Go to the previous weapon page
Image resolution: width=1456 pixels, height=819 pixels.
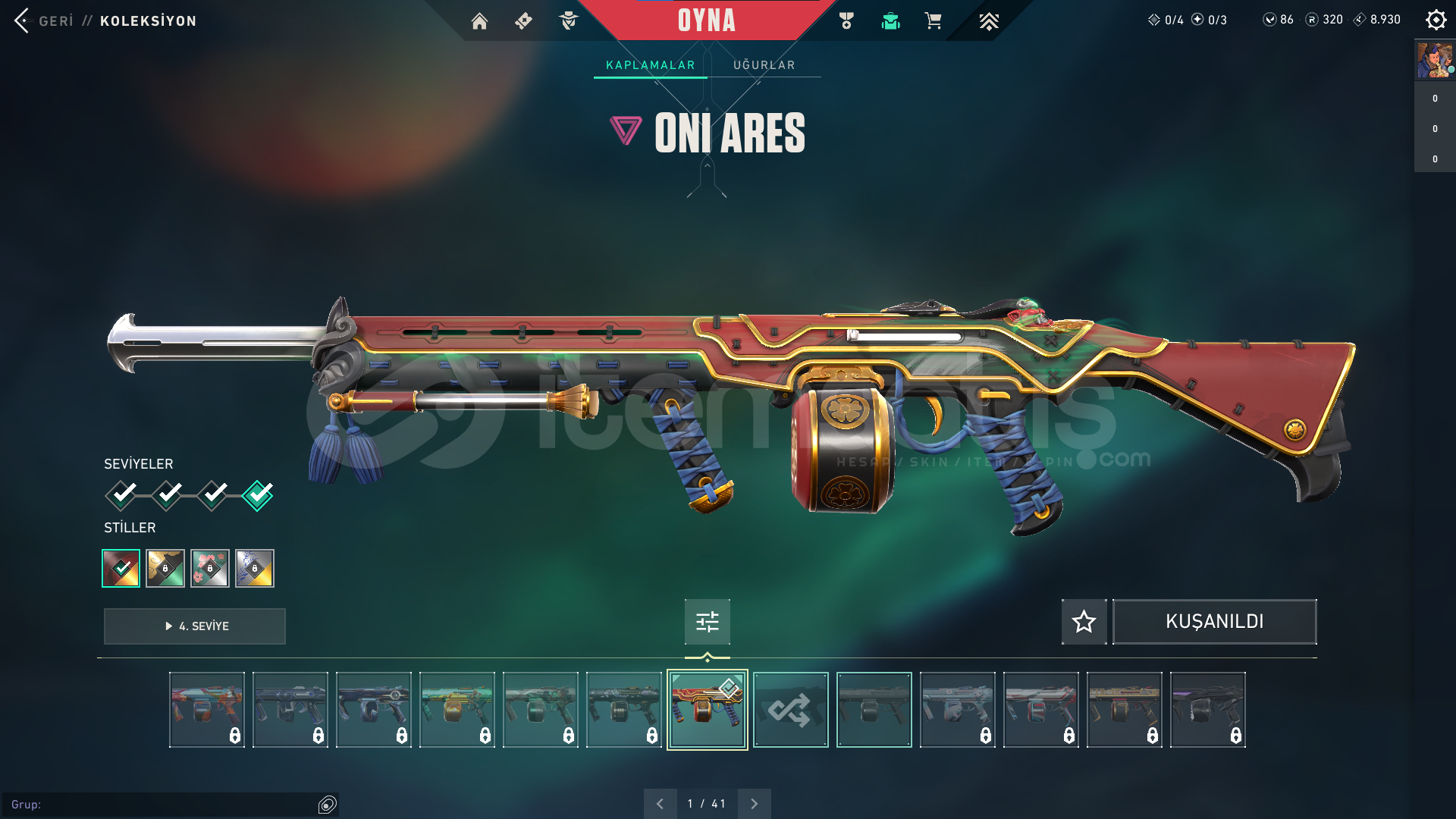pos(660,804)
